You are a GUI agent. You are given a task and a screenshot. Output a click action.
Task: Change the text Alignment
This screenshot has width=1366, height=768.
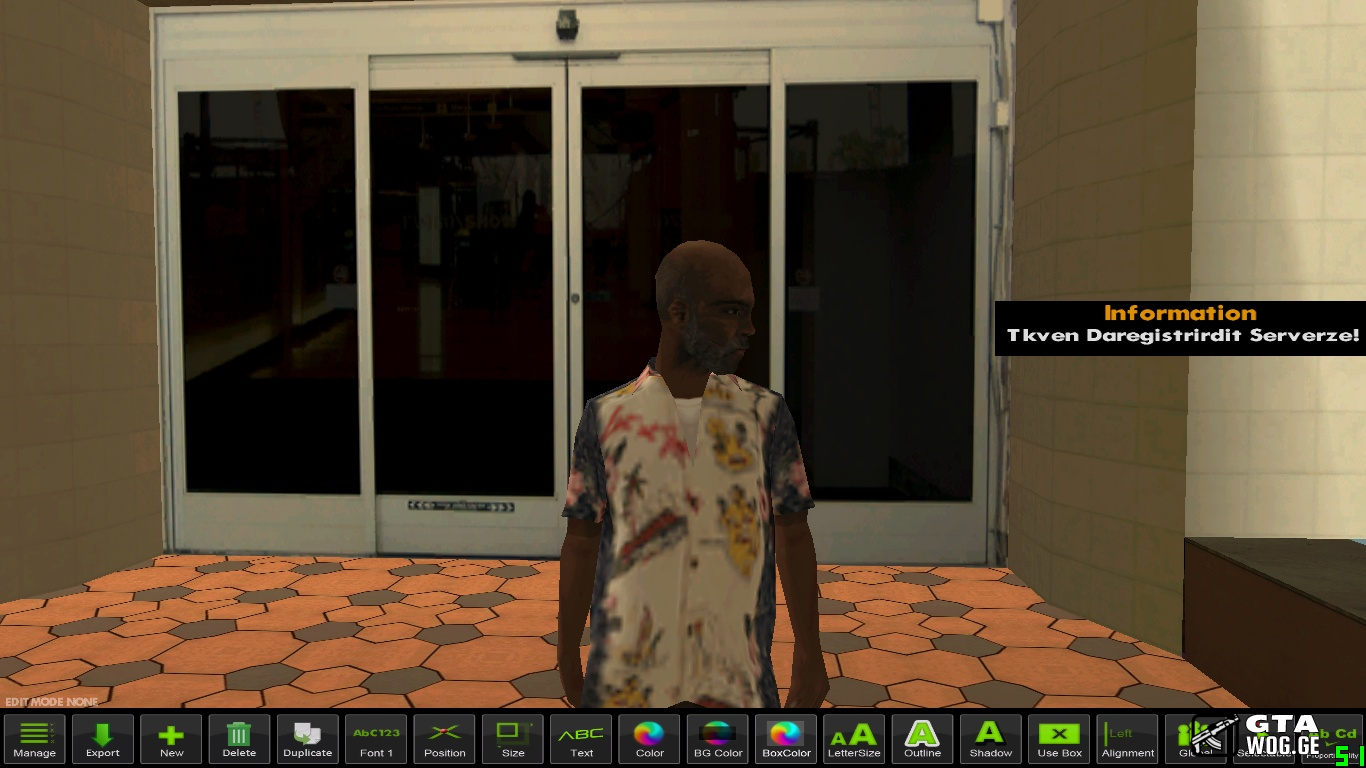pos(1127,739)
